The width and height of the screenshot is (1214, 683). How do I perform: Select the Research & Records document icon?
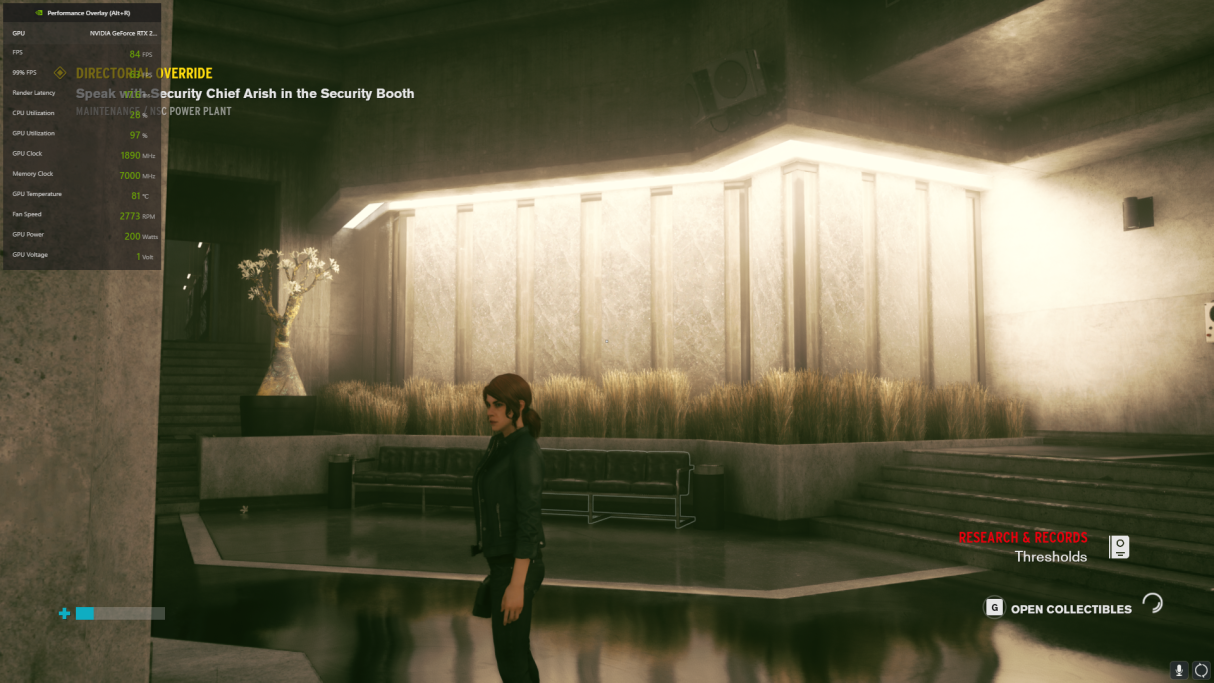(1119, 547)
